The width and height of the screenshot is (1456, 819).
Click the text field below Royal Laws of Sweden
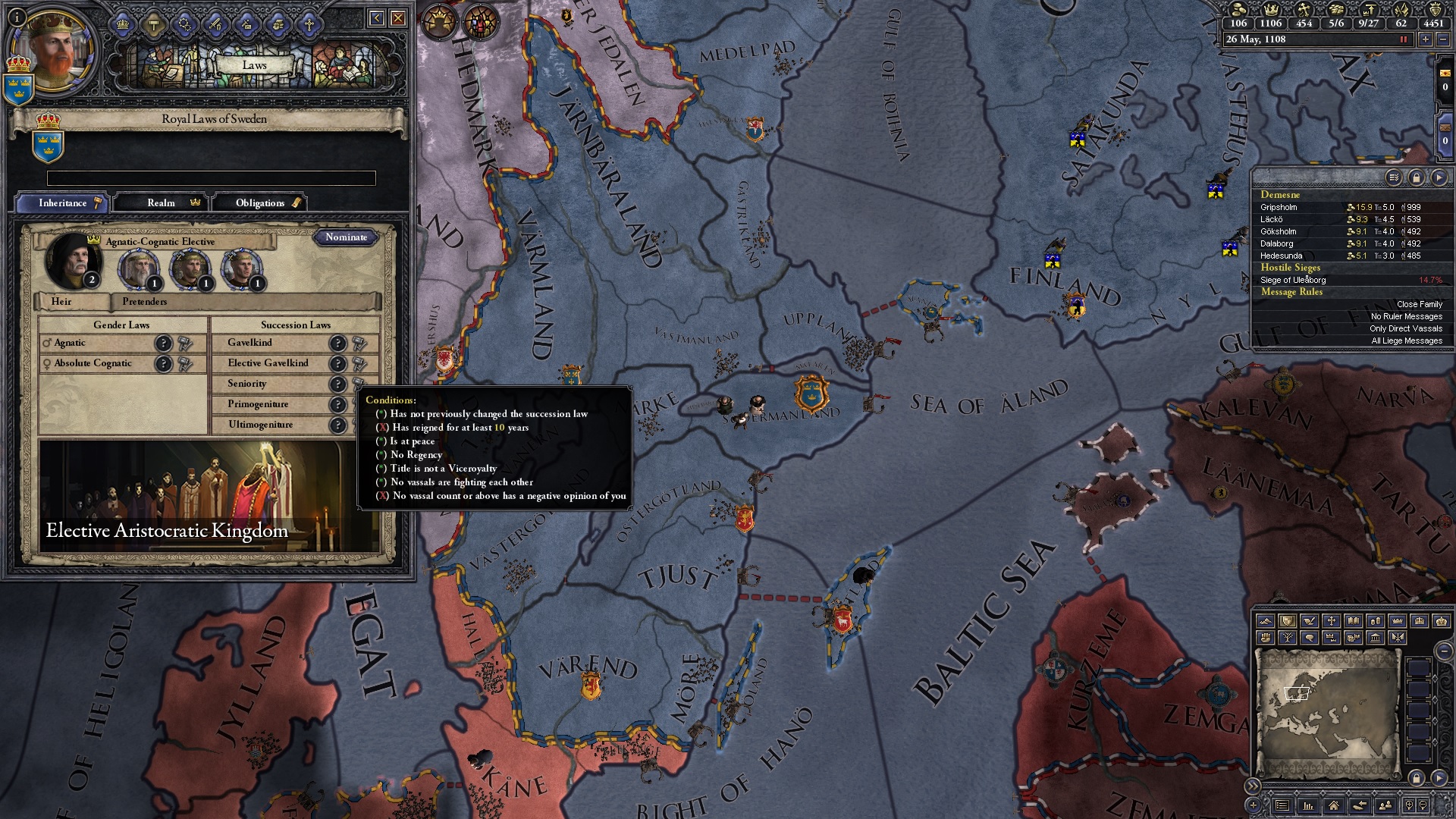click(x=211, y=177)
